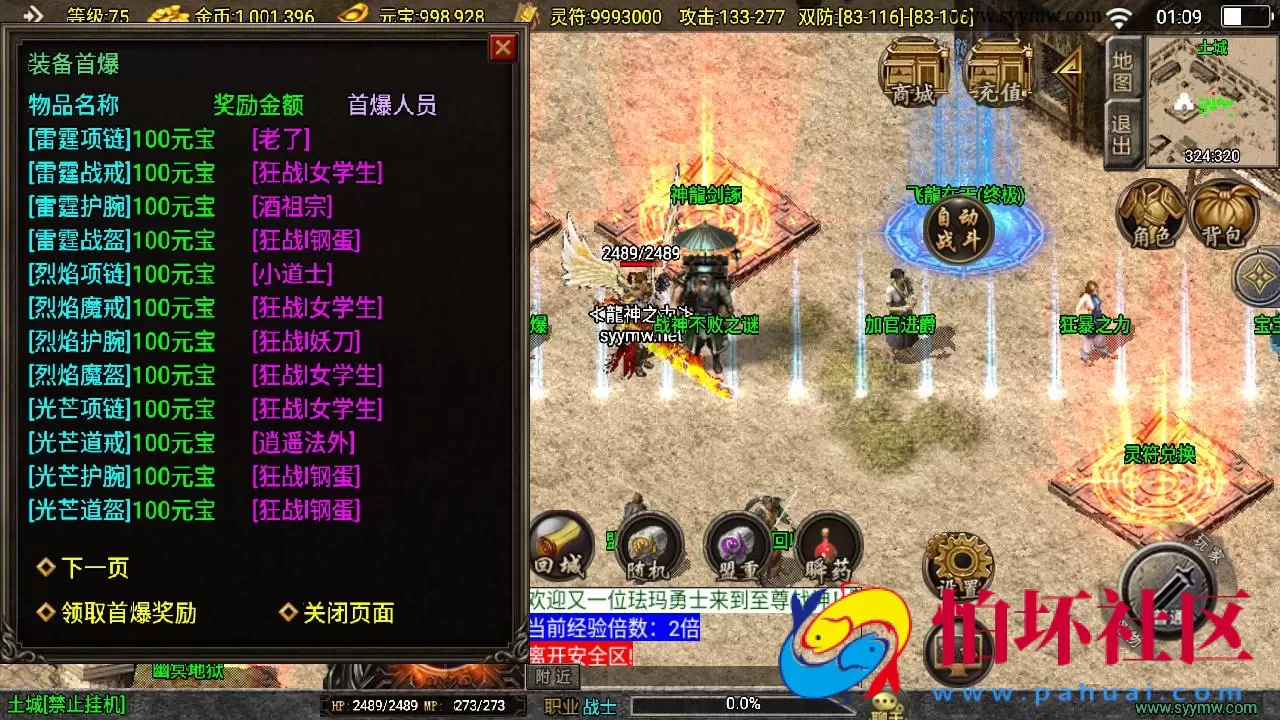The height and width of the screenshot is (720, 1280).
Task: Click the 0.0% experience progress bar
Action: coord(745,702)
